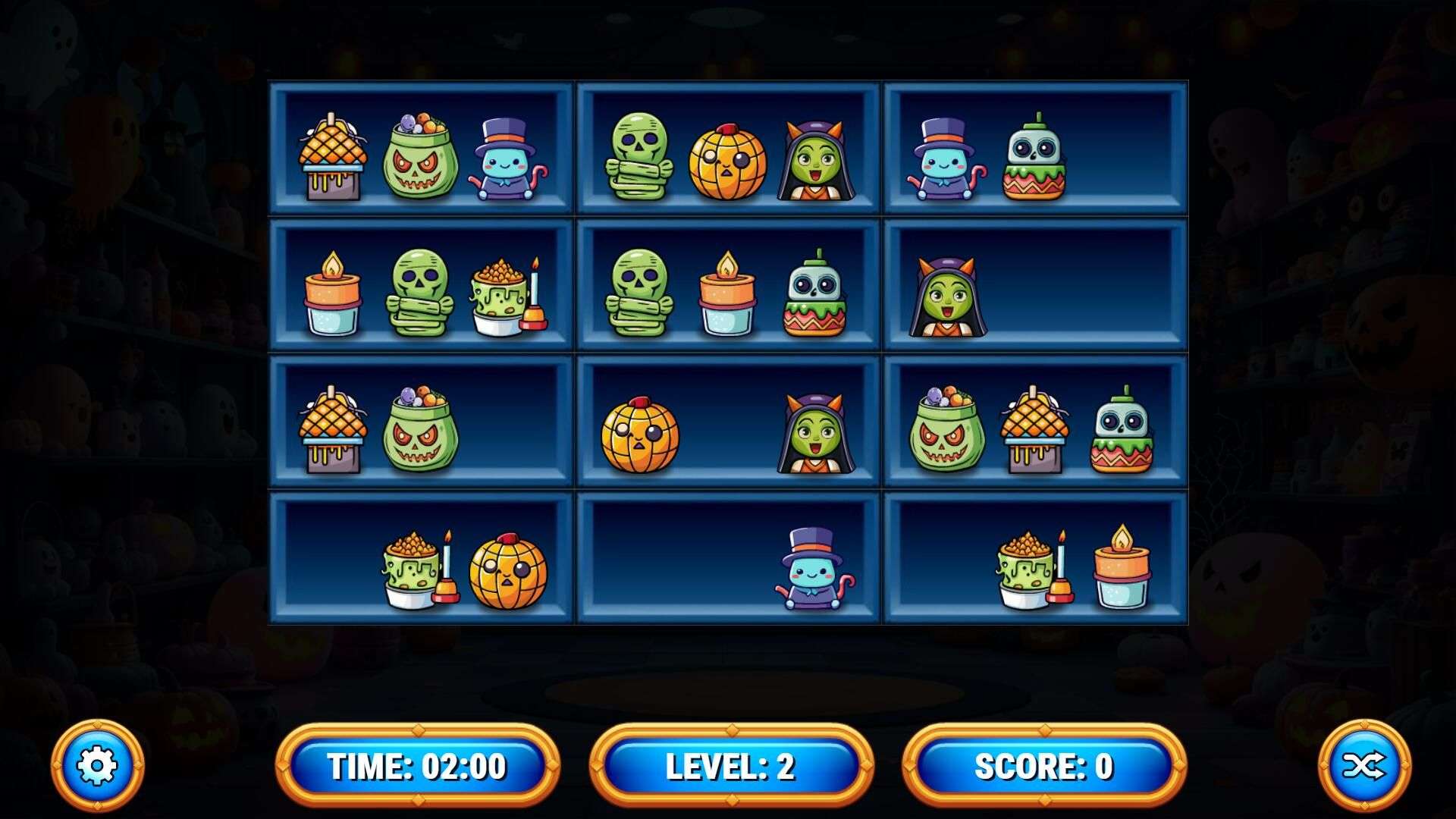Tap the candle between mummy and skull jar

pos(727,294)
